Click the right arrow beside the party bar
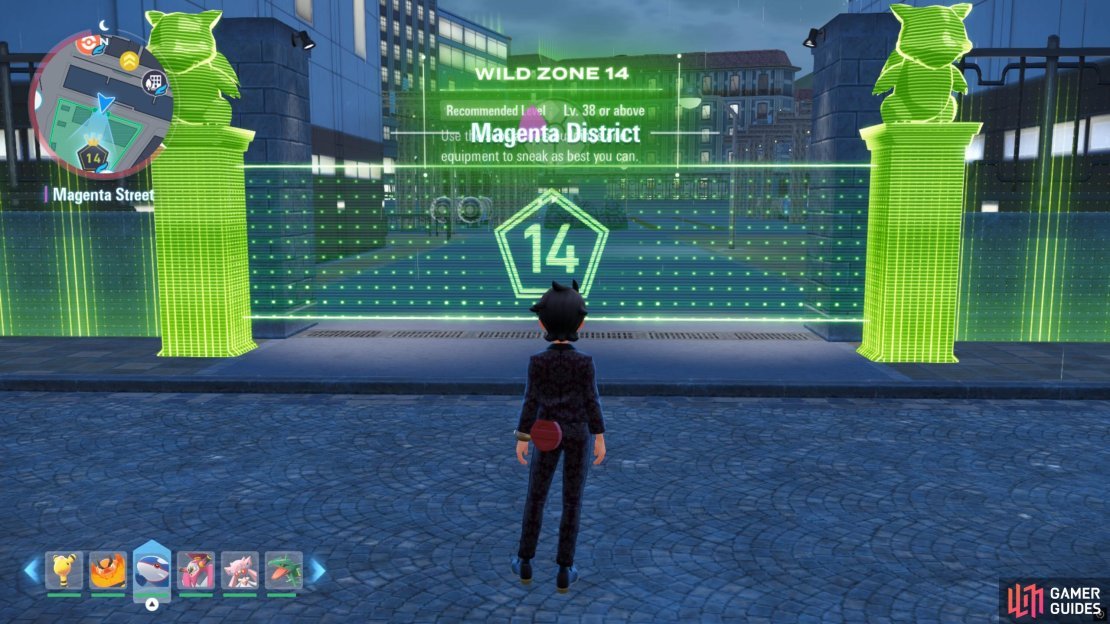 (x=316, y=571)
